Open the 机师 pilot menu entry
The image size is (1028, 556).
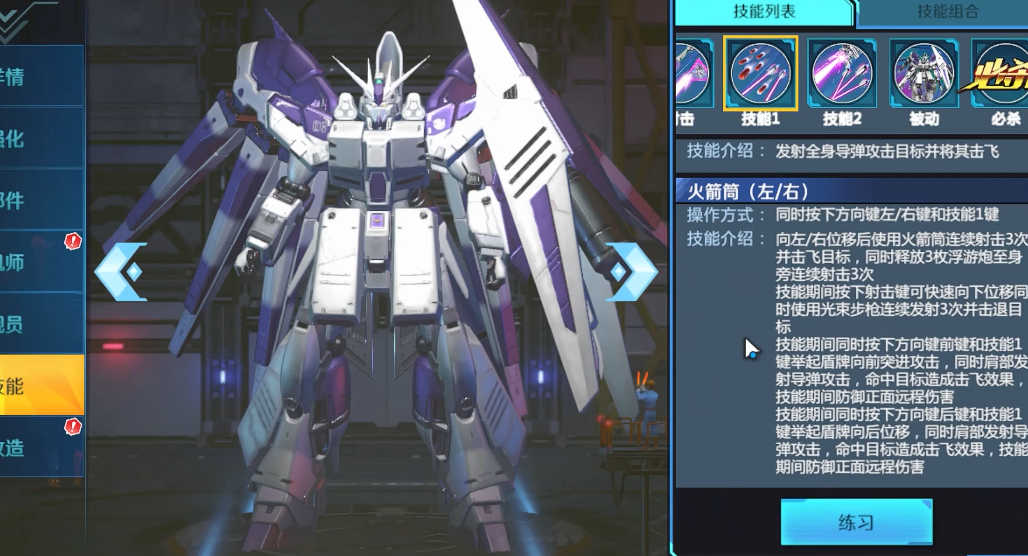40,262
